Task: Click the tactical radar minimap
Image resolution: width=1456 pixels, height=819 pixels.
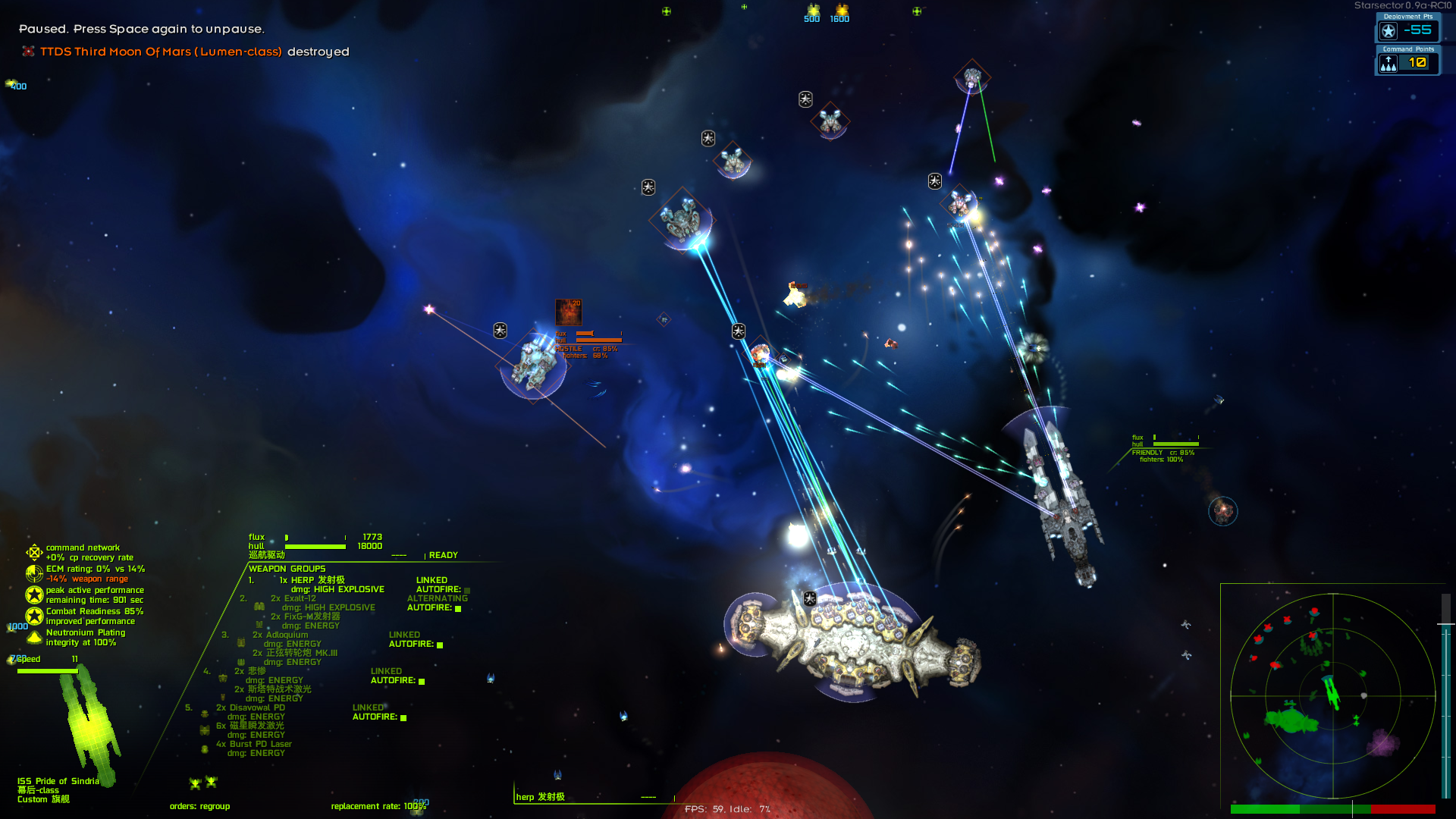Action: 1332,695
